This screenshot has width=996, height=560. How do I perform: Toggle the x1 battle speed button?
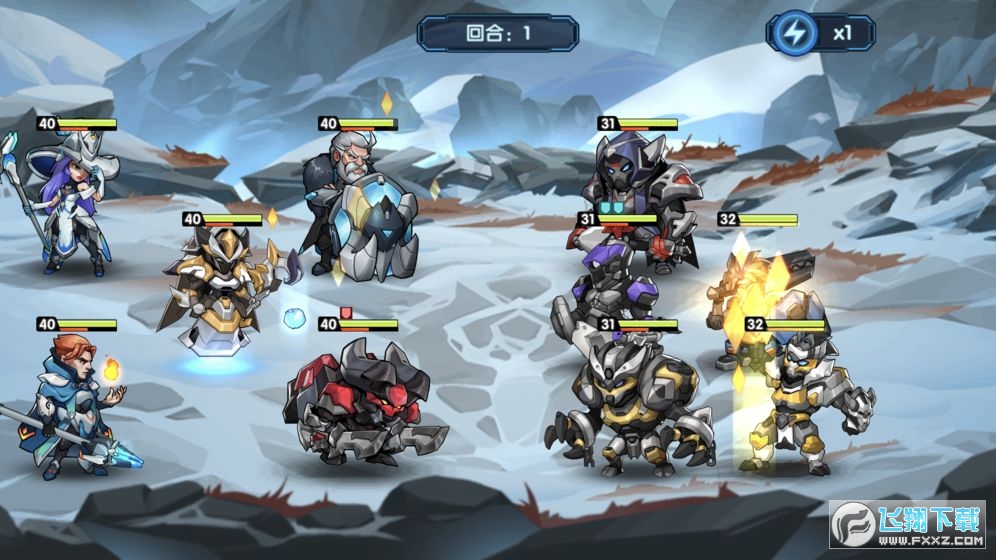coord(818,32)
